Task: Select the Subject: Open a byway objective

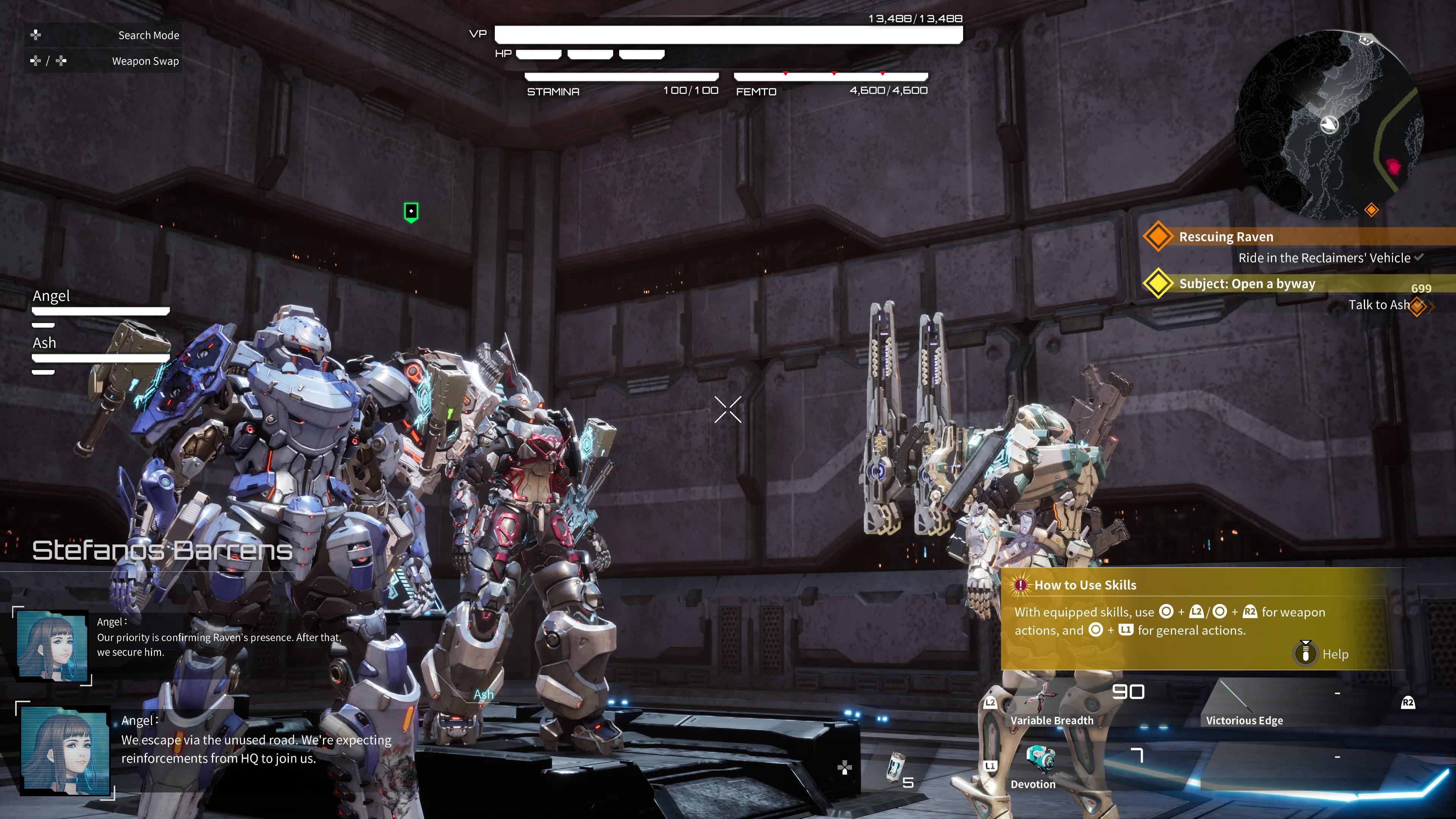Action: 1246,284
